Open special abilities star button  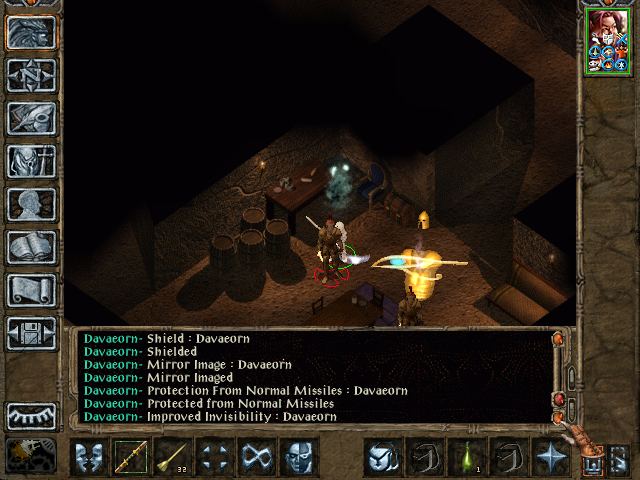[x=551, y=457]
